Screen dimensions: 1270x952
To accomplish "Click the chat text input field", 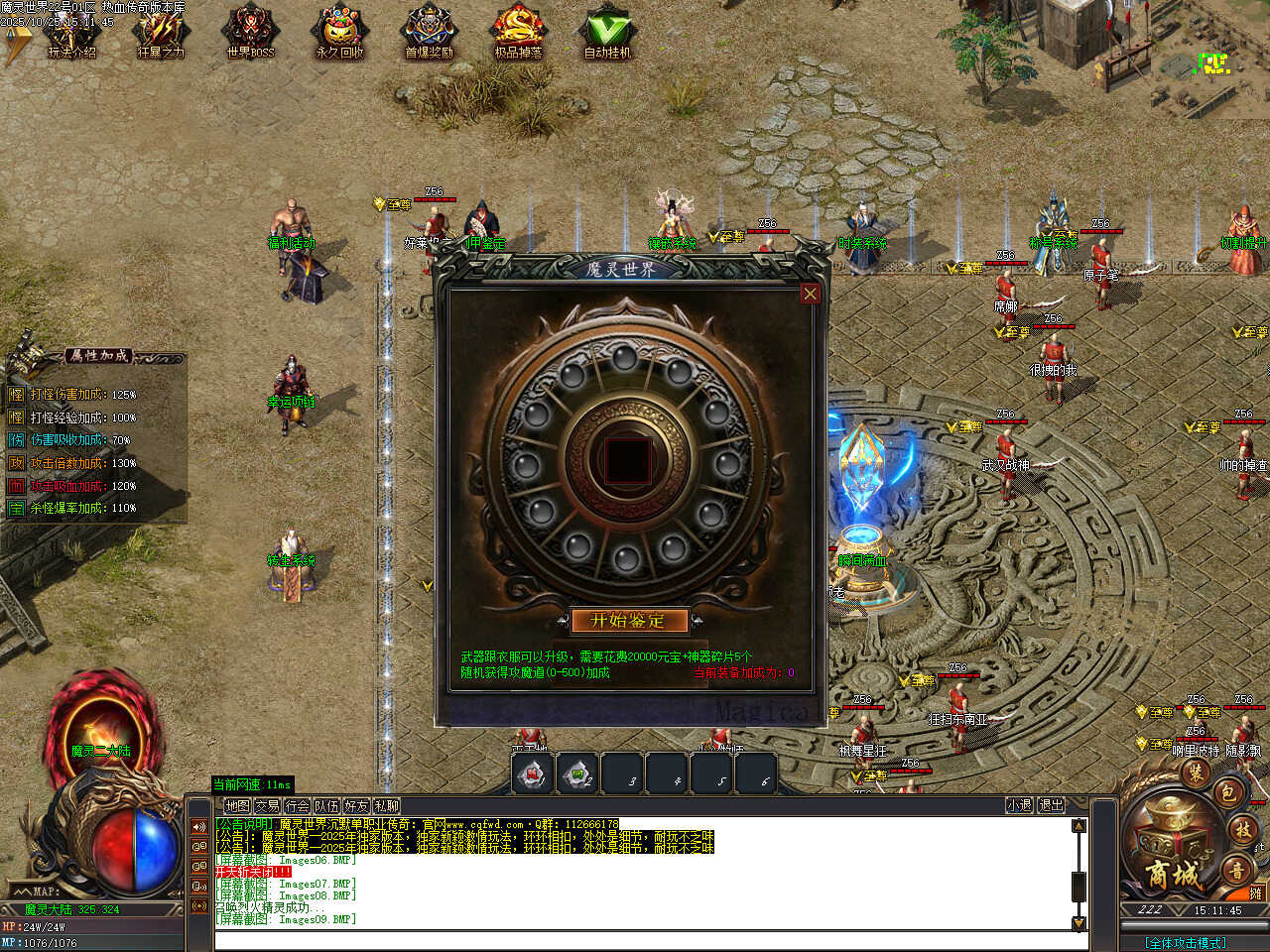I will [645, 939].
